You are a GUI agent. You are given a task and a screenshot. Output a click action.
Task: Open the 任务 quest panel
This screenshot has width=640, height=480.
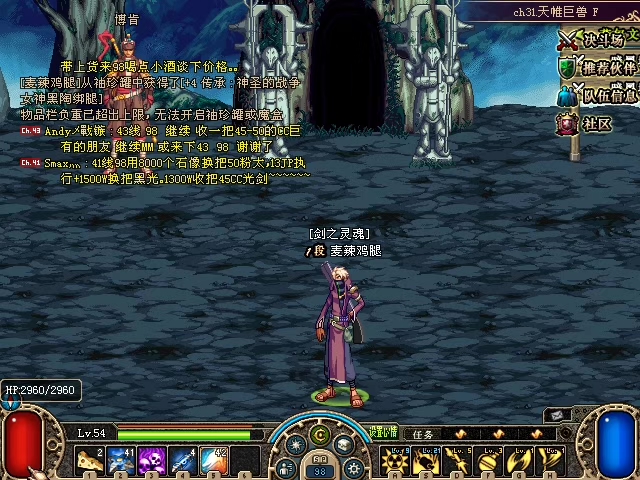point(423,434)
